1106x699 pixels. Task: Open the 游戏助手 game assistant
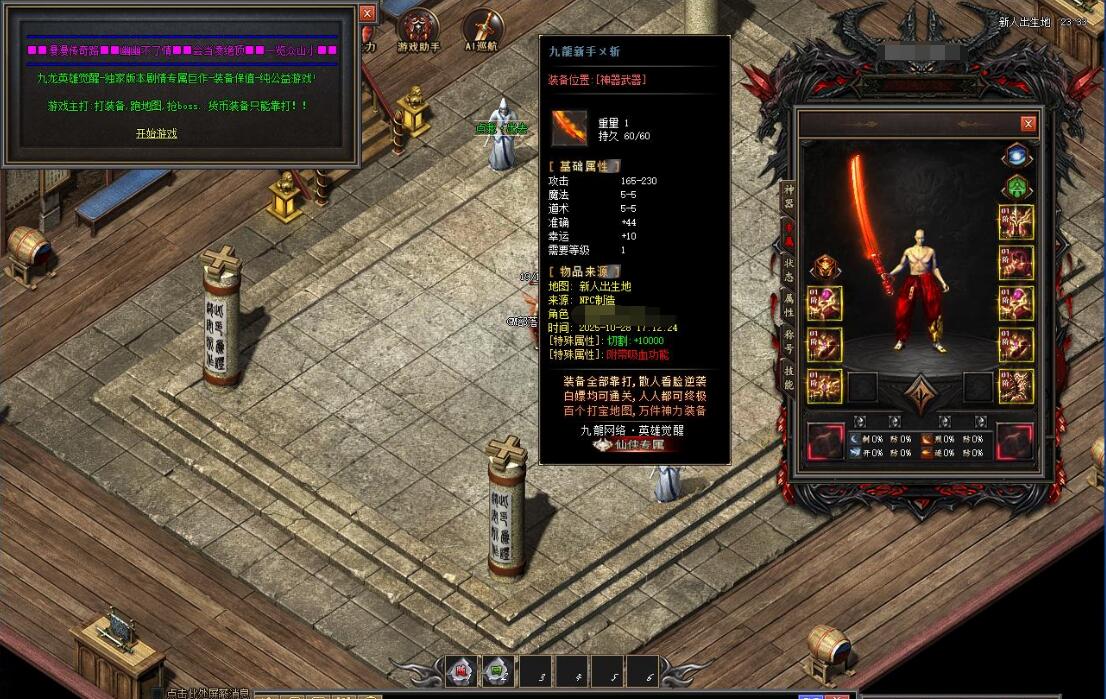(x=418, y=30)
